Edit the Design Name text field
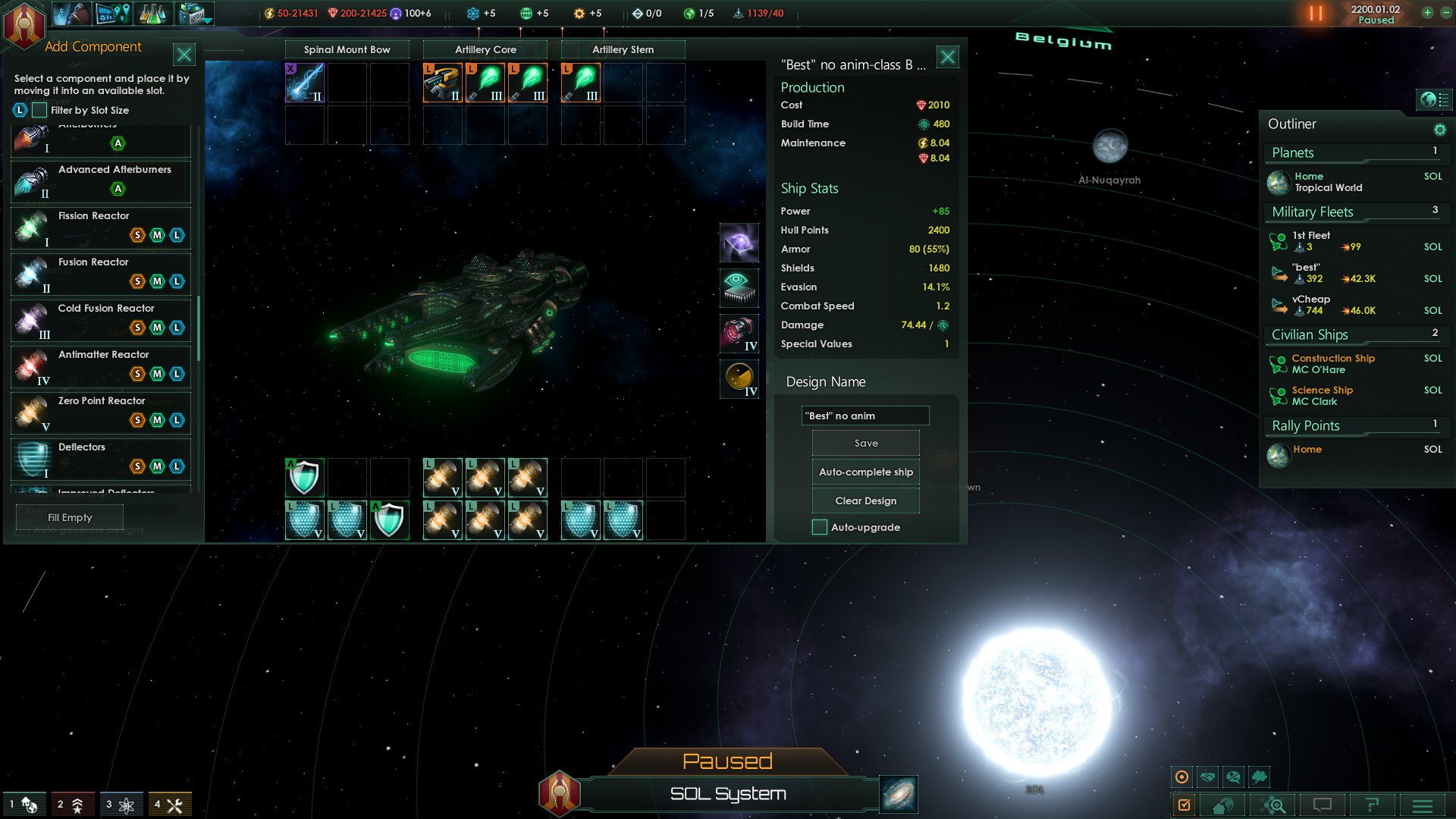 pyautogui.click(x=864, y=416)
